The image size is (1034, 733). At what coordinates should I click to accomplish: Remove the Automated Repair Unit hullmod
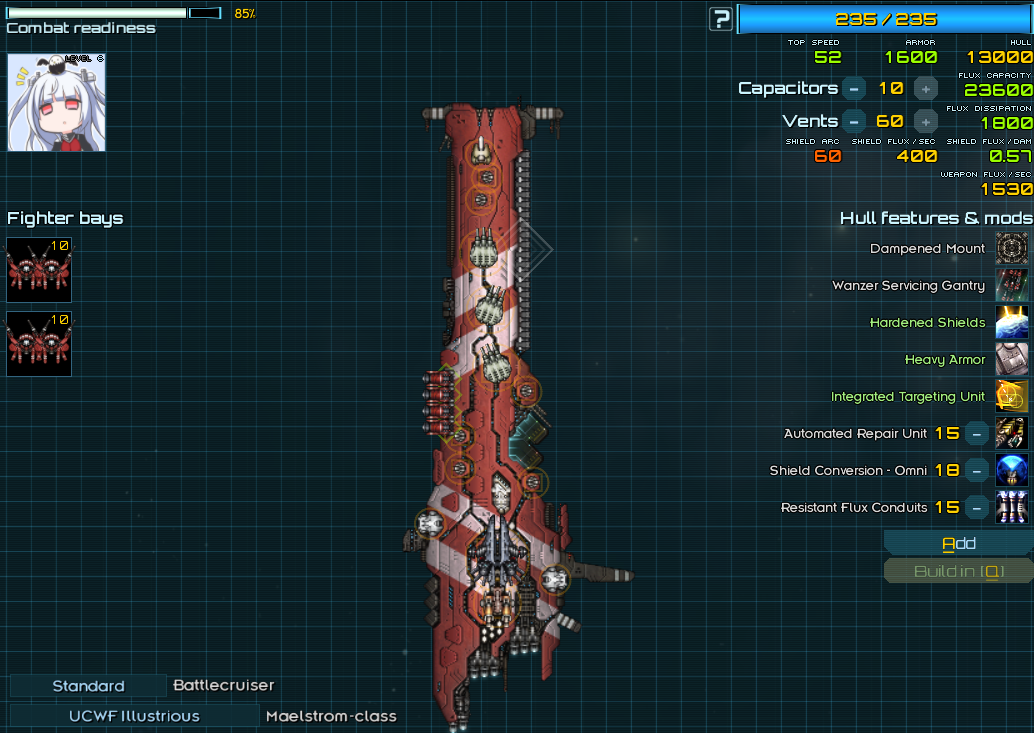tap(977, 434)
